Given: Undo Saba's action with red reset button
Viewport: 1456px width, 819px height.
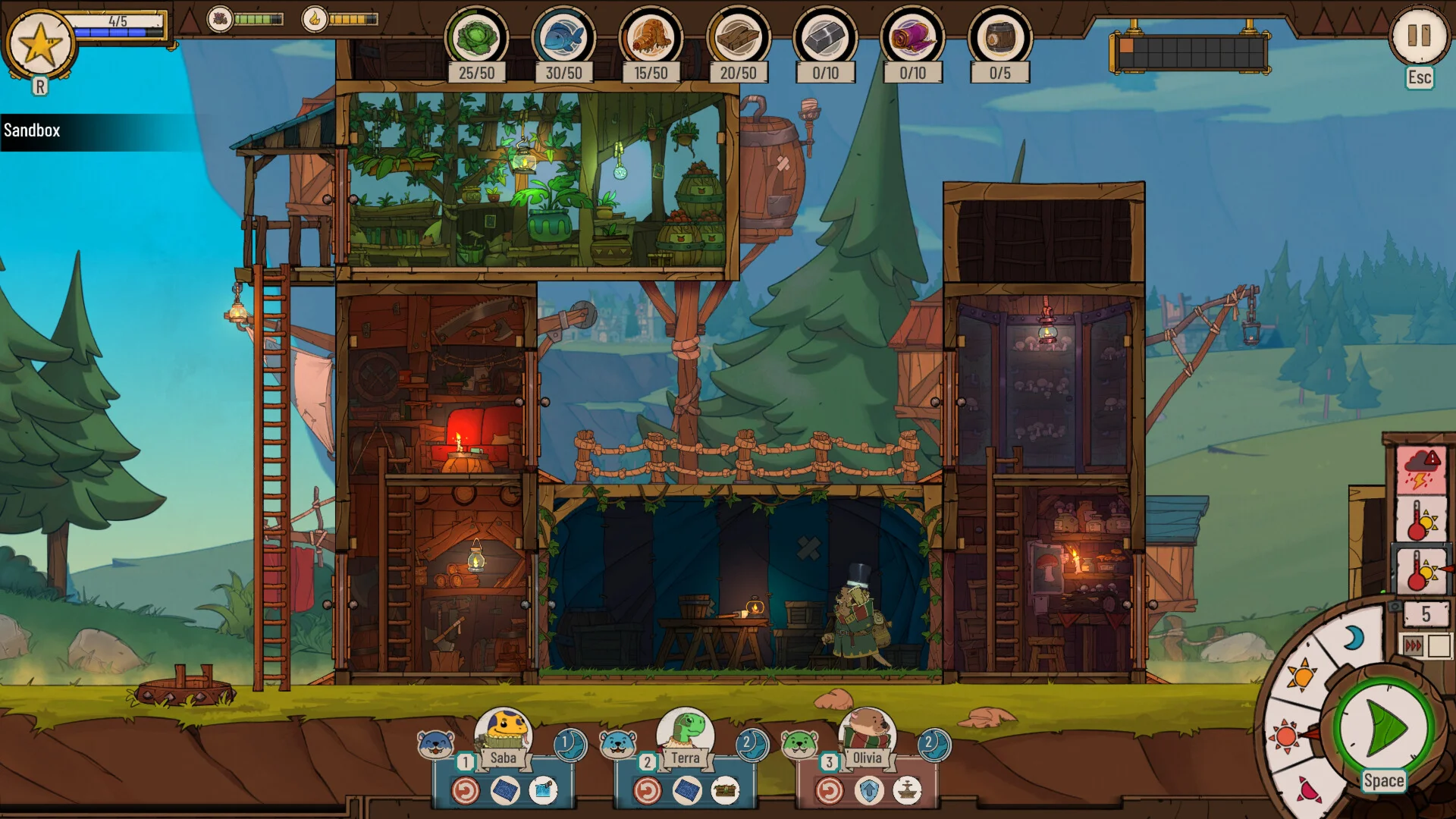Looking at the screenshot, I should 466,791.
